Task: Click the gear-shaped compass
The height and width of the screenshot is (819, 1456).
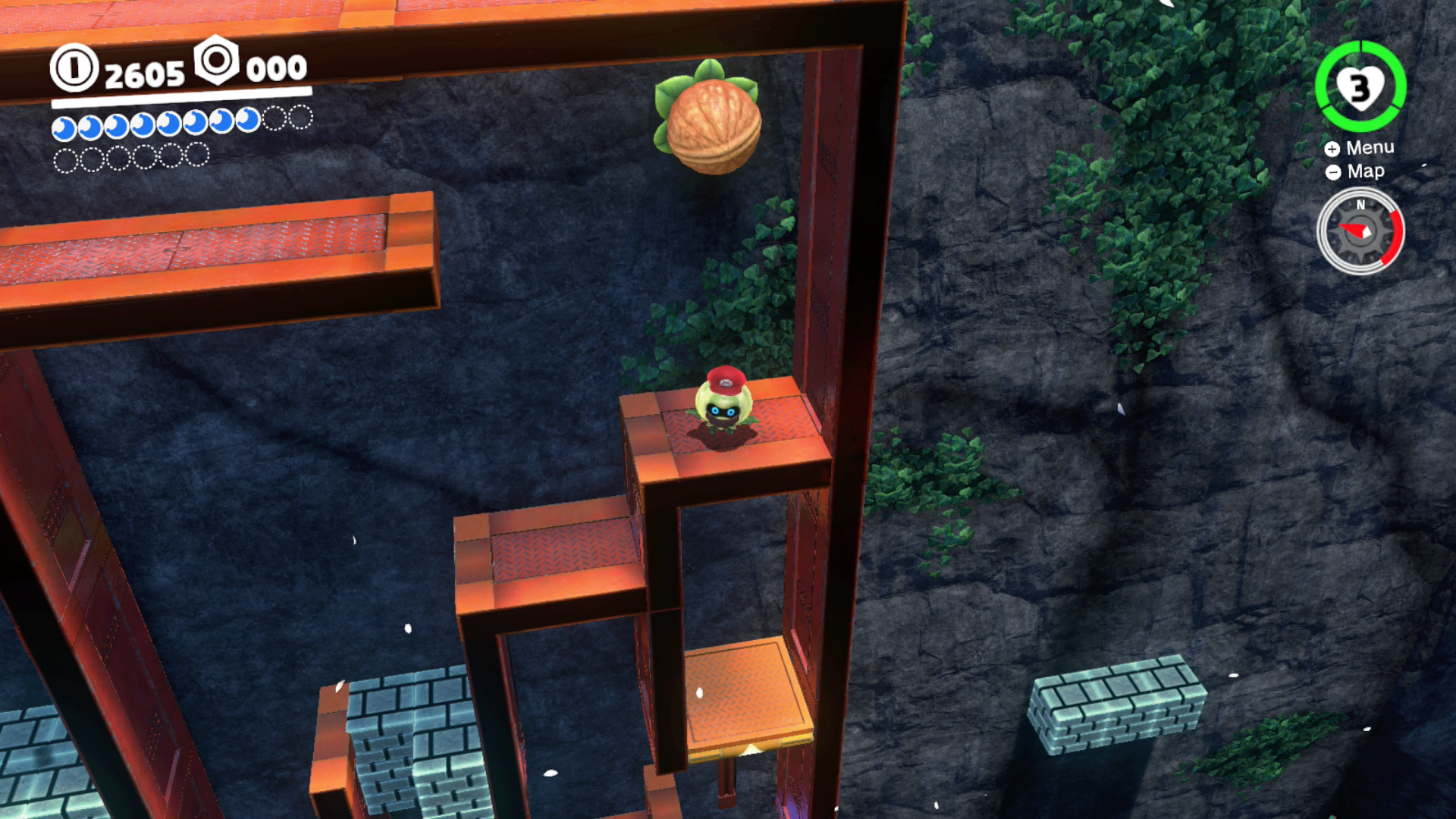Action: (1360, 231)
